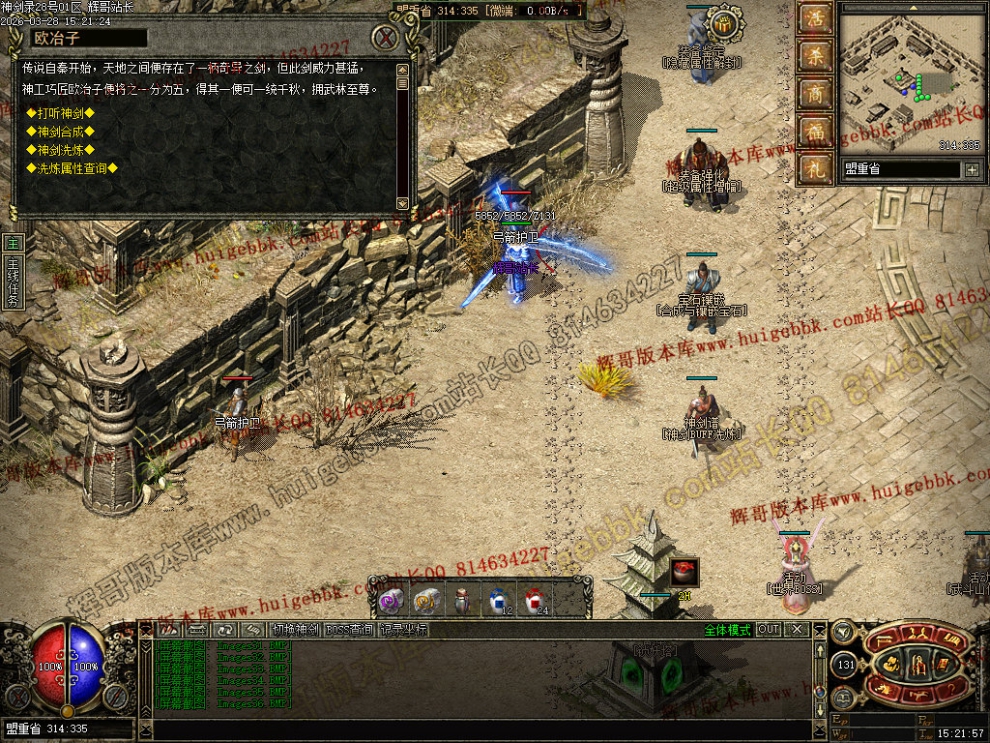Choose the 打听神剑 dialogue option
990x743 pixels.
[60, 113]
